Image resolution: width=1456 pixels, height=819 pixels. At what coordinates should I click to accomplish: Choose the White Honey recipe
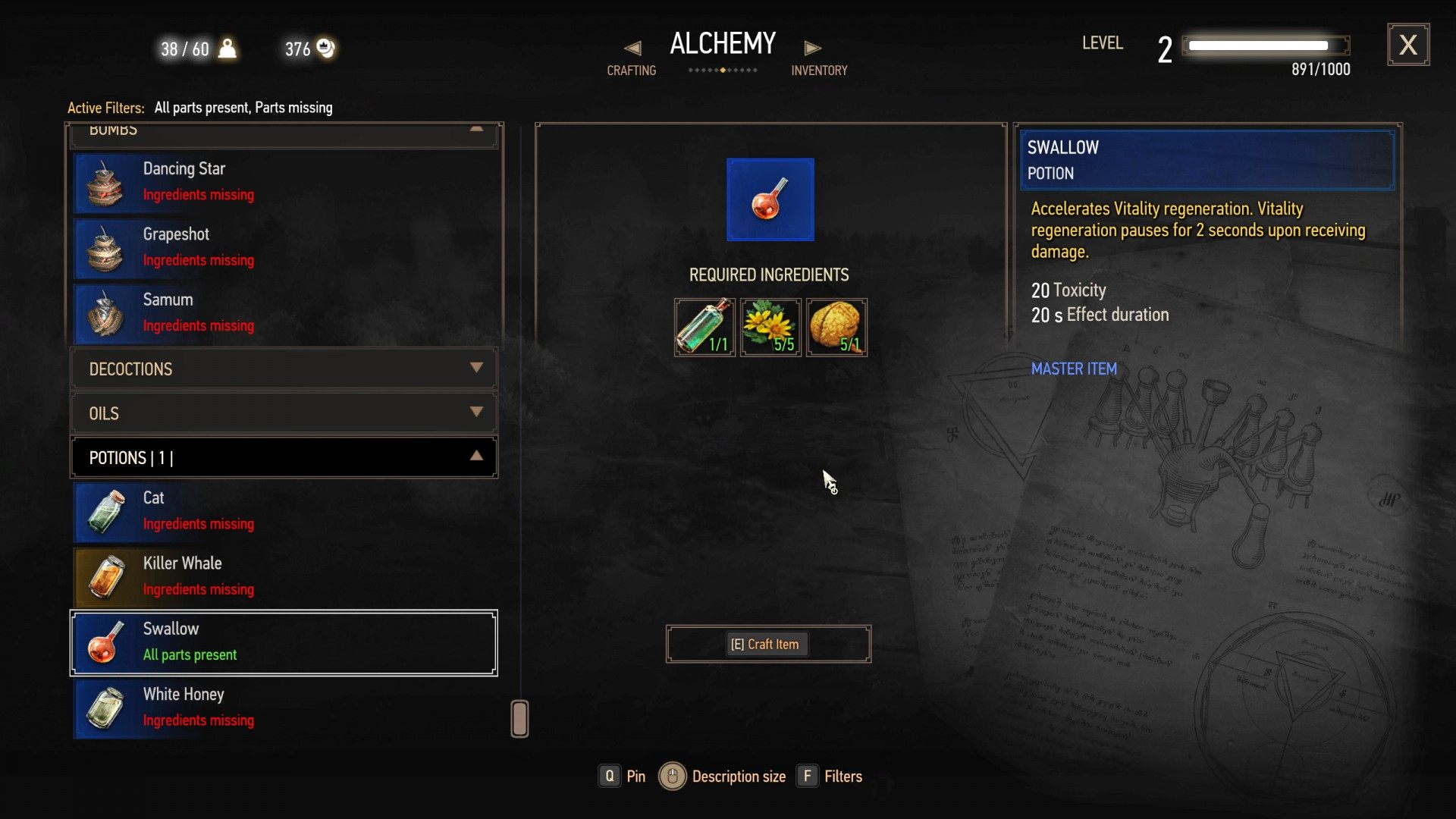(284, 708)
